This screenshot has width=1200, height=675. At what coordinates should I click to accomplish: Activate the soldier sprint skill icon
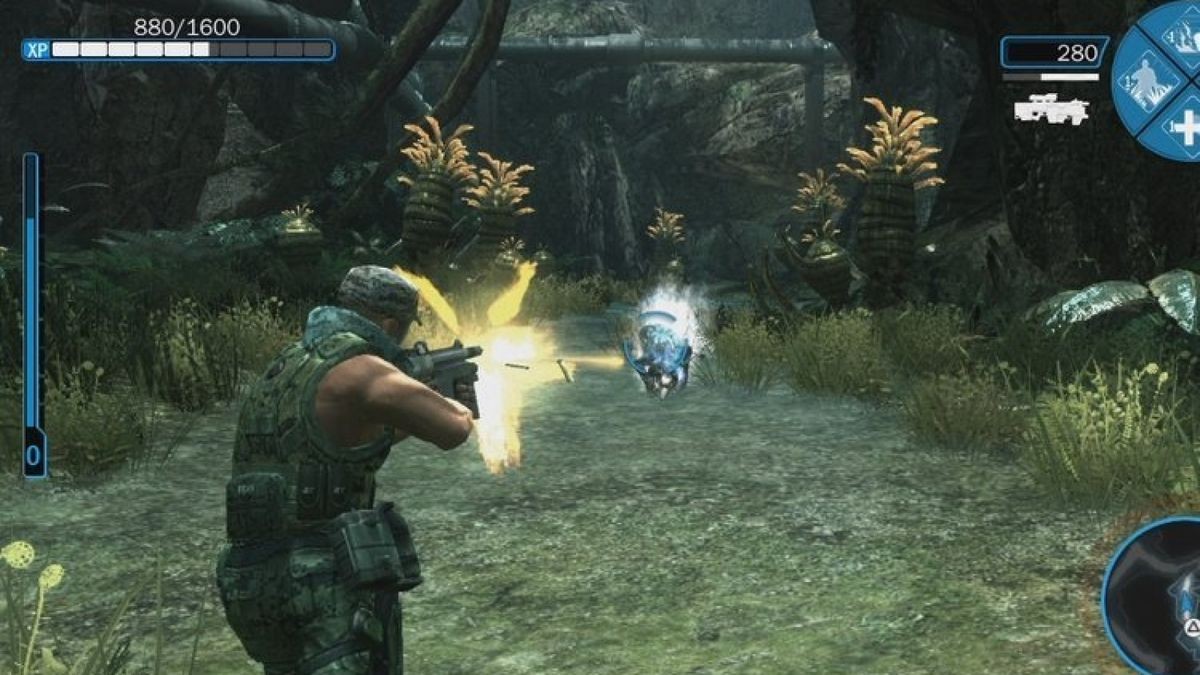click(1142, 80)
